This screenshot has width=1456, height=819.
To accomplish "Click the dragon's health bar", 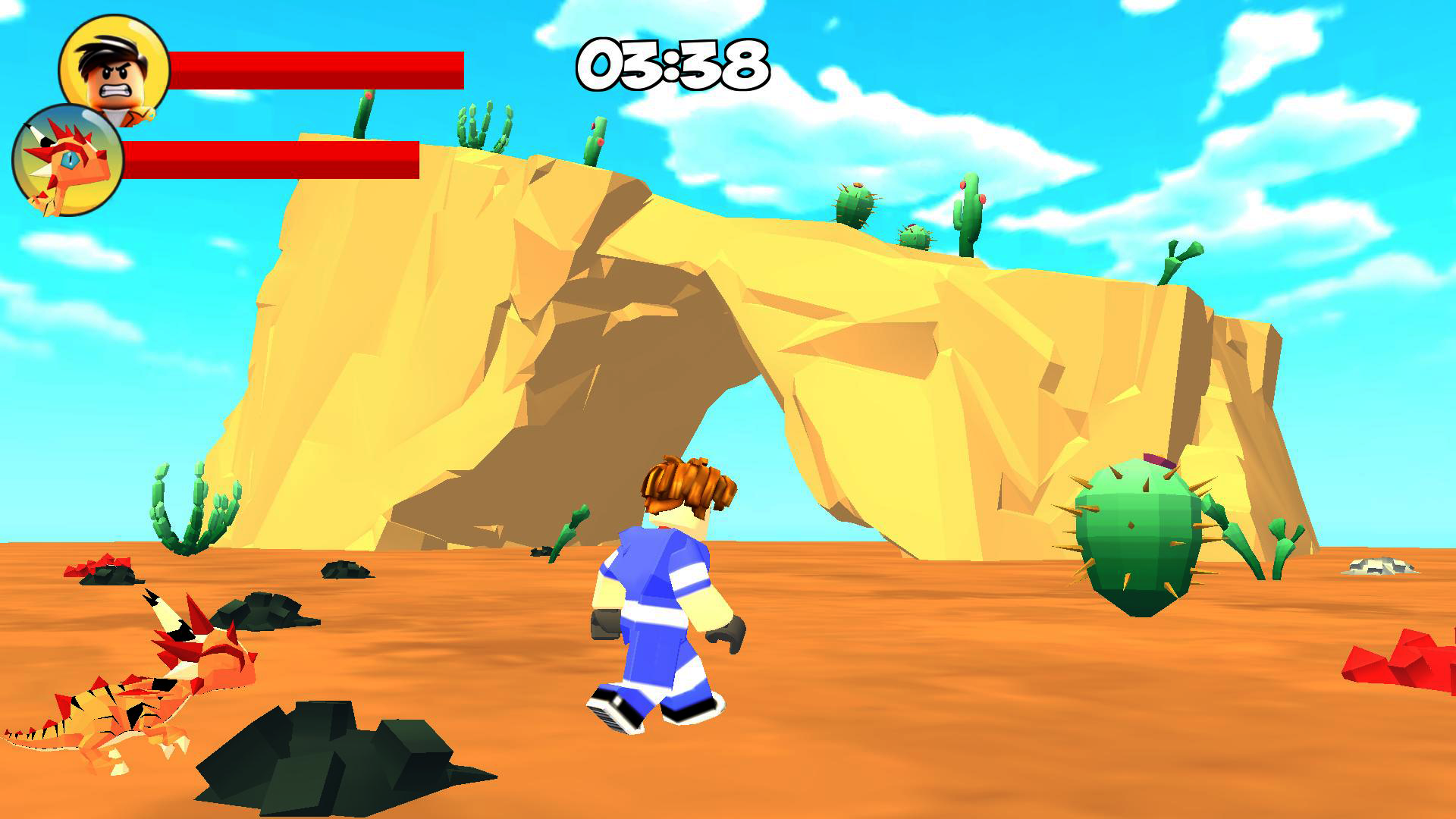I will 273,159.
